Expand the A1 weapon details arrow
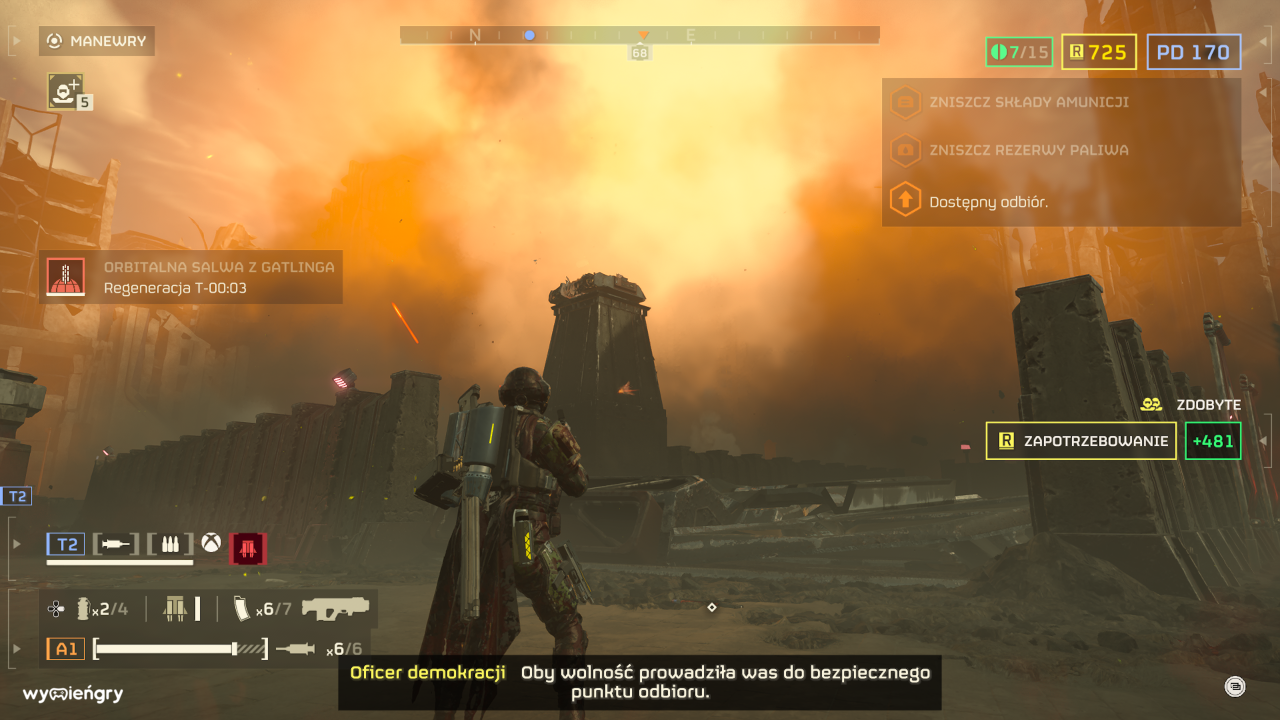This screenshot has width=1280, height=720. coord(16,649)
